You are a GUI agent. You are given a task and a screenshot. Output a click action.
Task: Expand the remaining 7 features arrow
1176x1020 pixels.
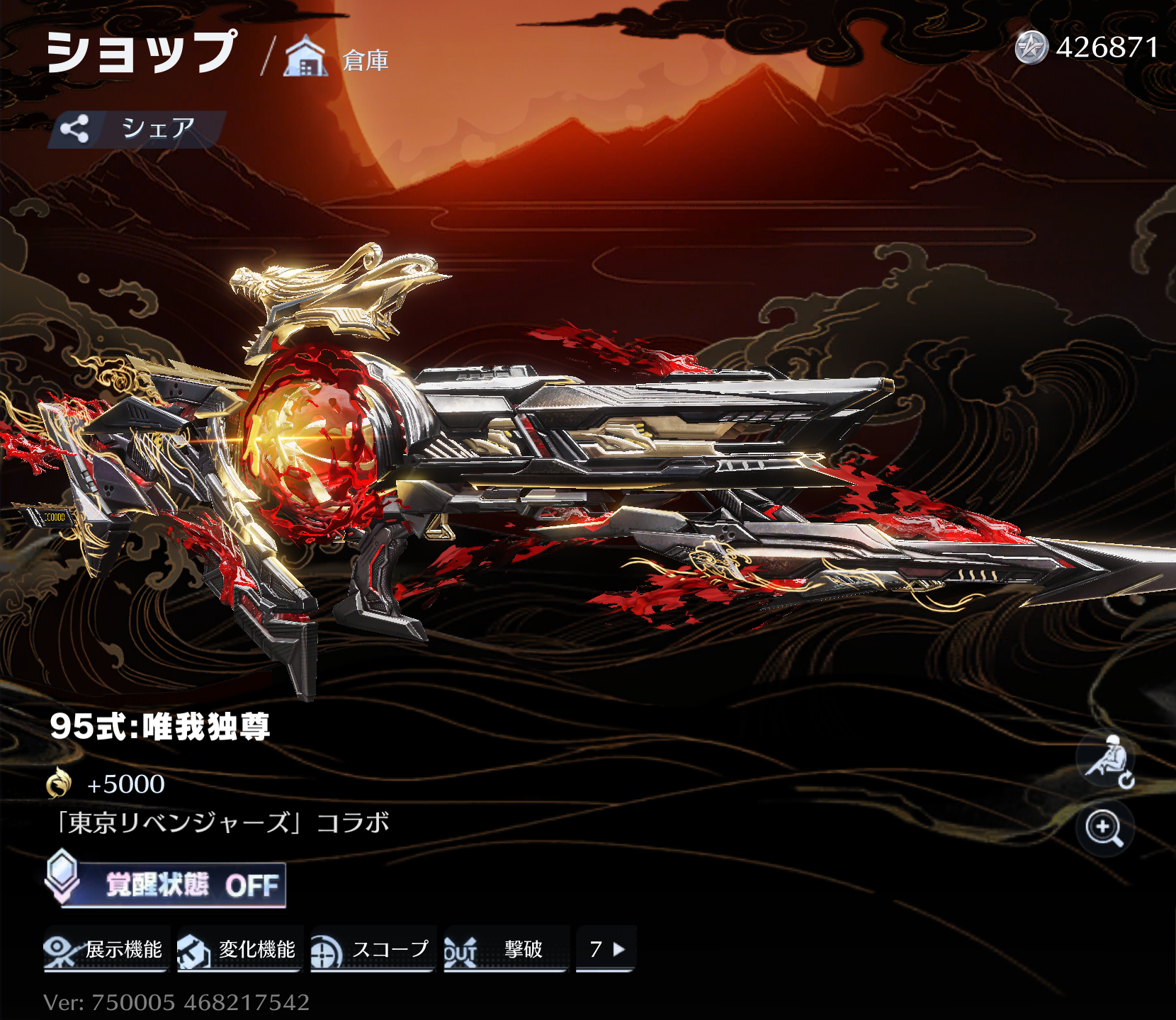606,949
